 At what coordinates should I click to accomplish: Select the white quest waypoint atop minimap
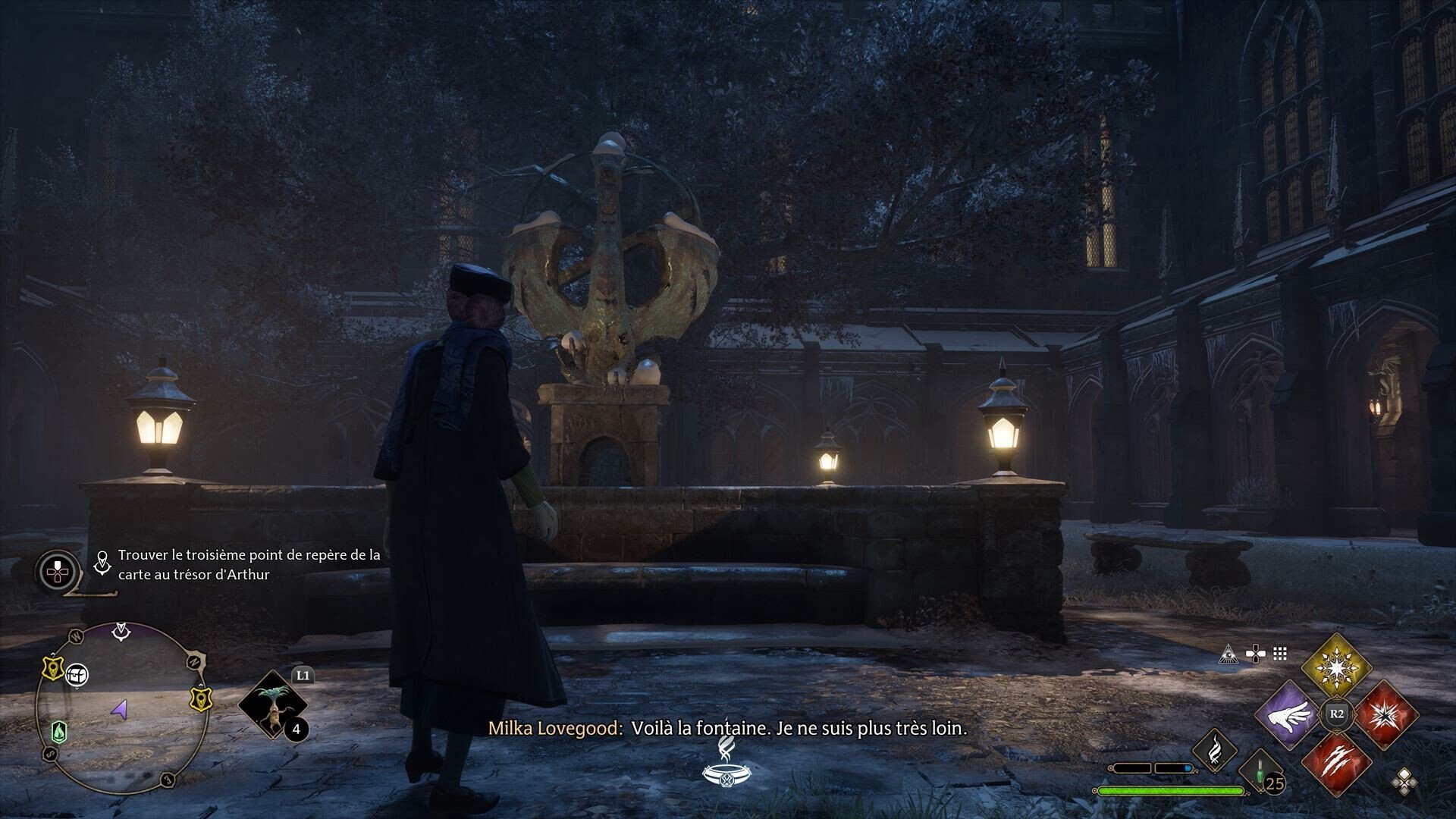tap(121, 629)
